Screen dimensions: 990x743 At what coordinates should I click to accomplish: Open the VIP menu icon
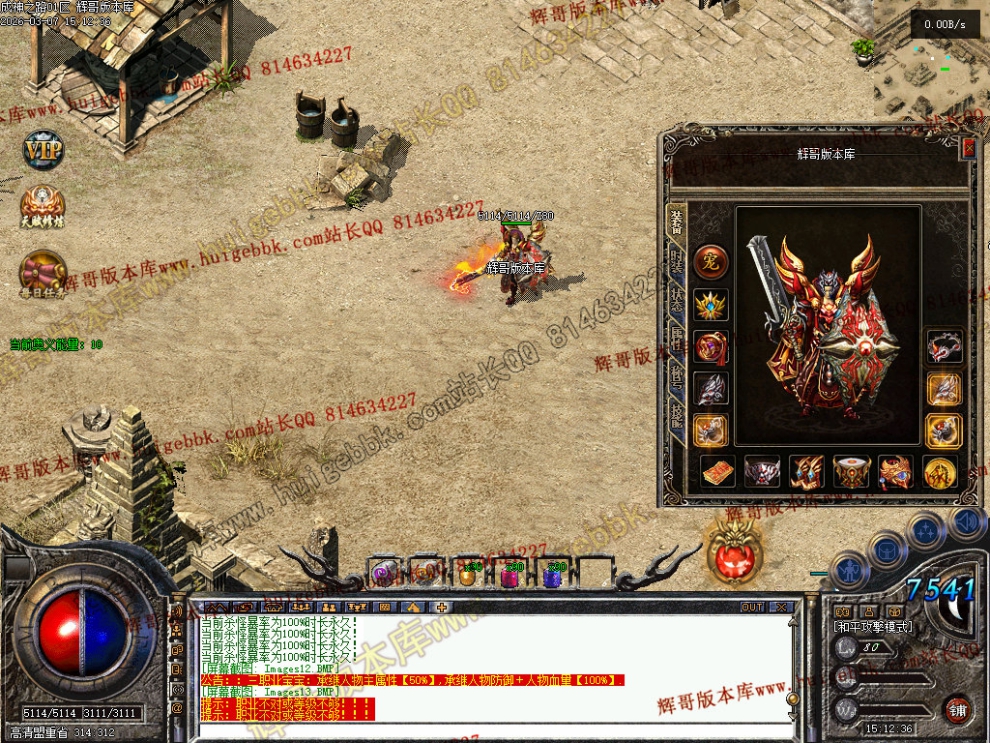(x=43, y=150)
